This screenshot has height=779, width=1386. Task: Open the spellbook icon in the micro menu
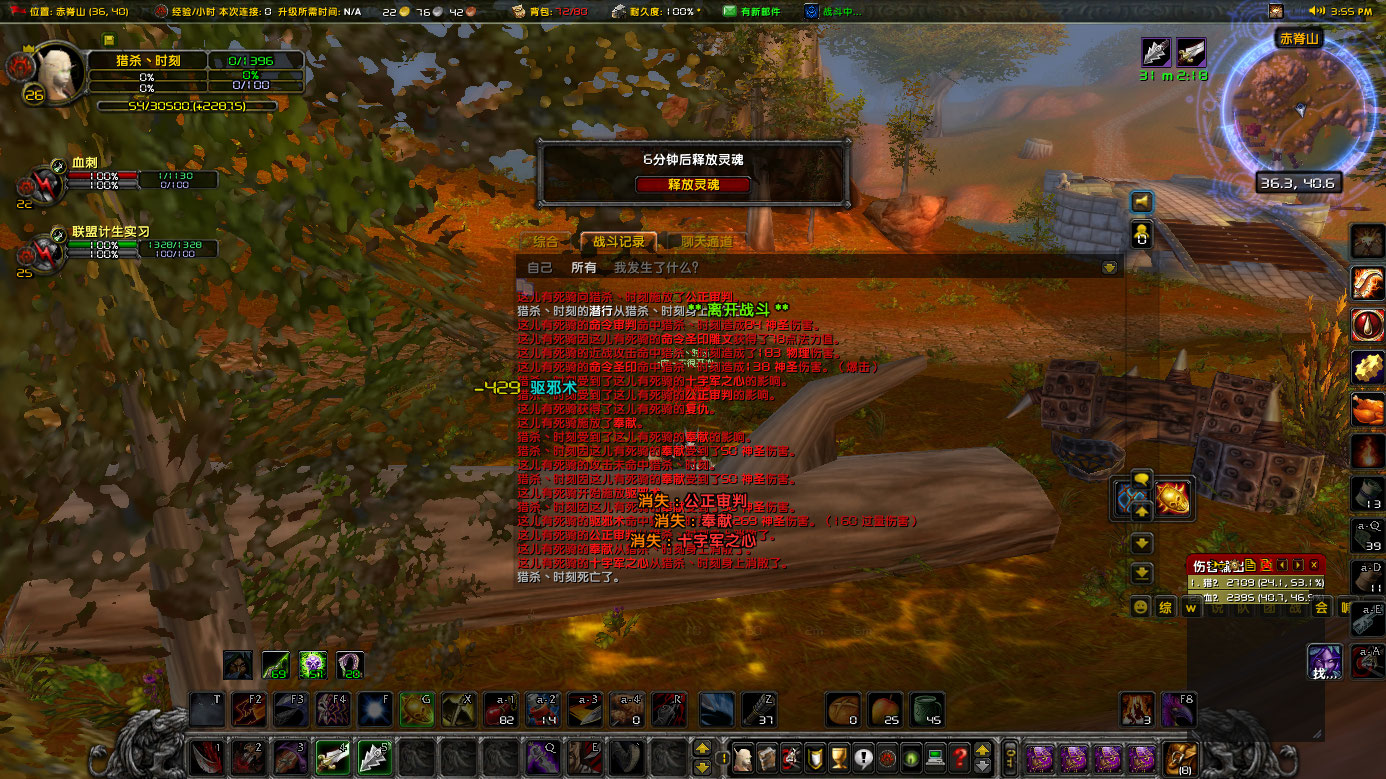tap(766, 757)
